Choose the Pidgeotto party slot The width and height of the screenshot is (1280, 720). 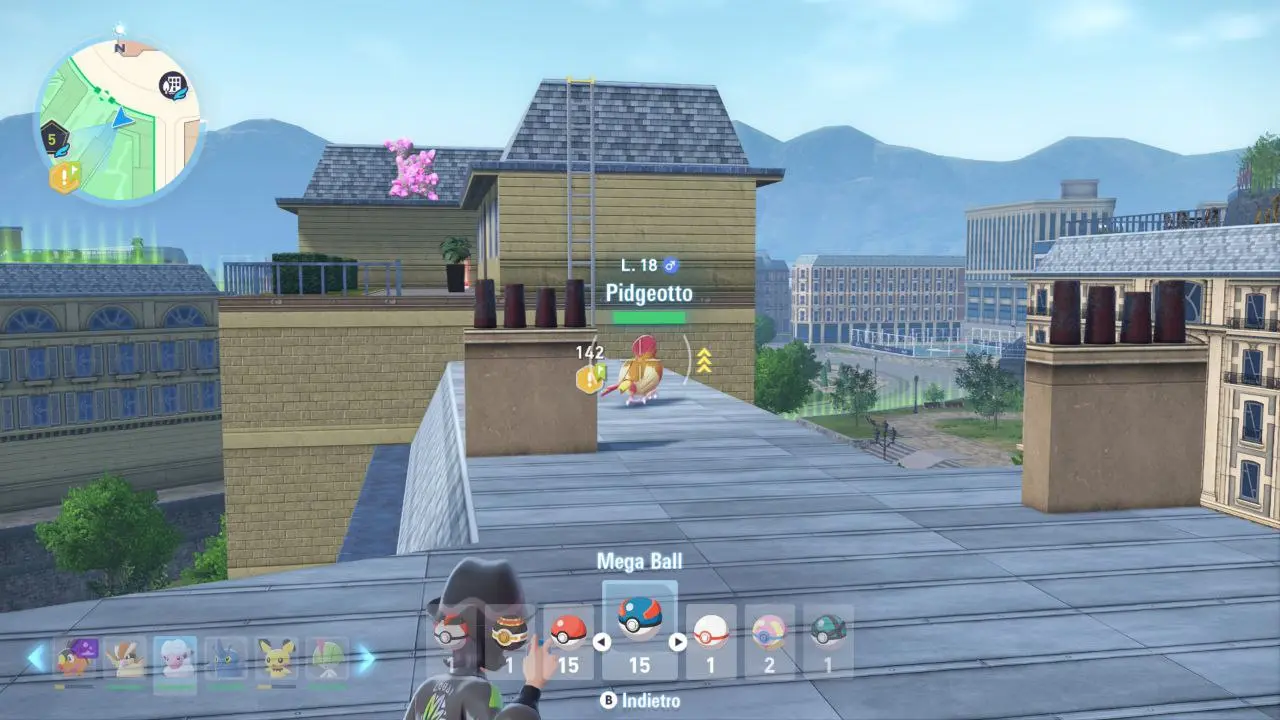124,658
